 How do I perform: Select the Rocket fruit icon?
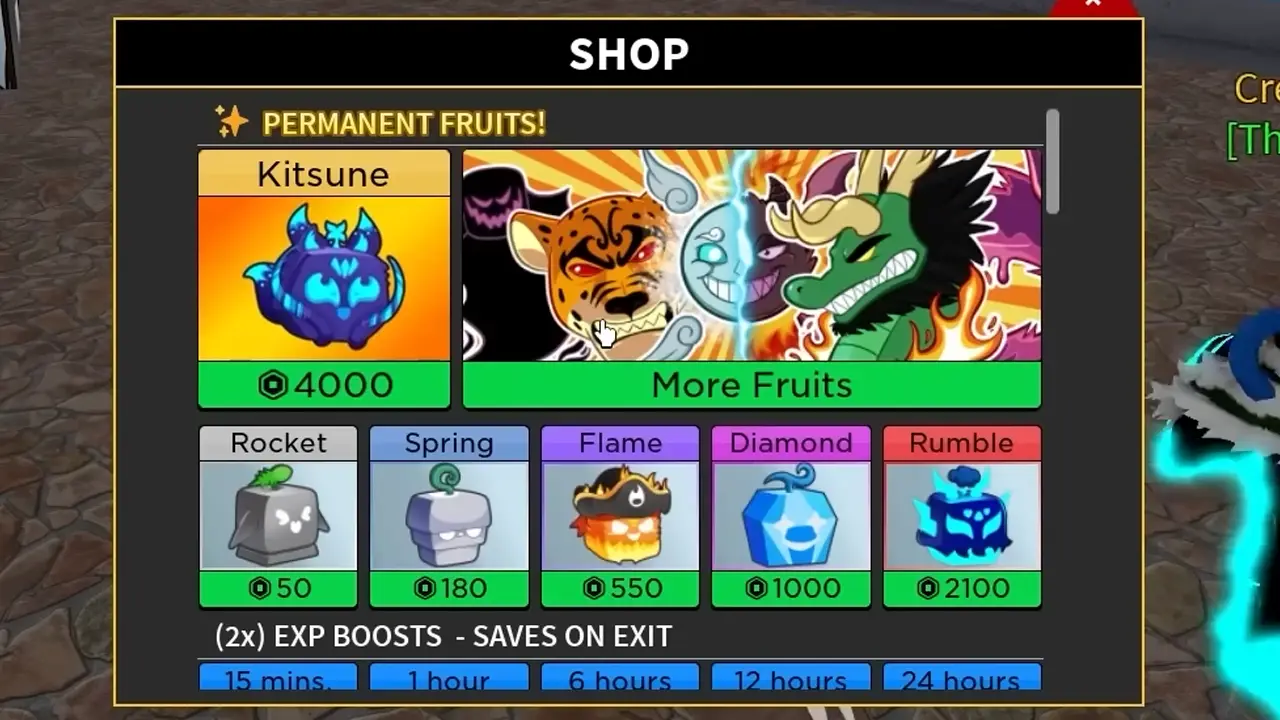pos(277,515)
